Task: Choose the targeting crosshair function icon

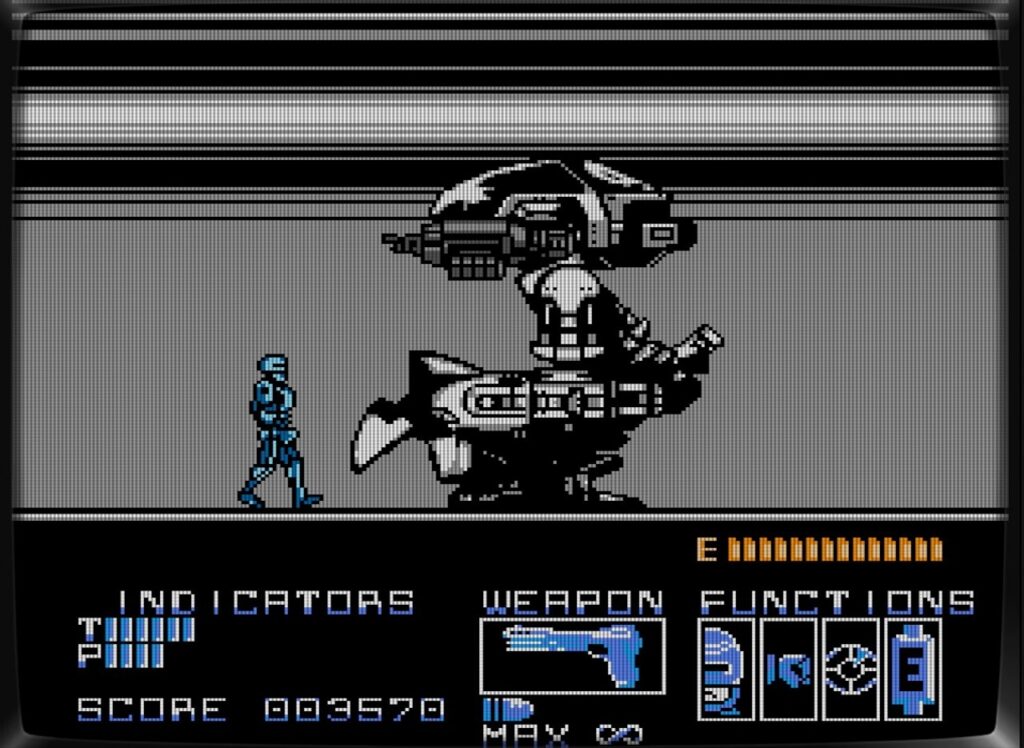Action: click(850, 669)
